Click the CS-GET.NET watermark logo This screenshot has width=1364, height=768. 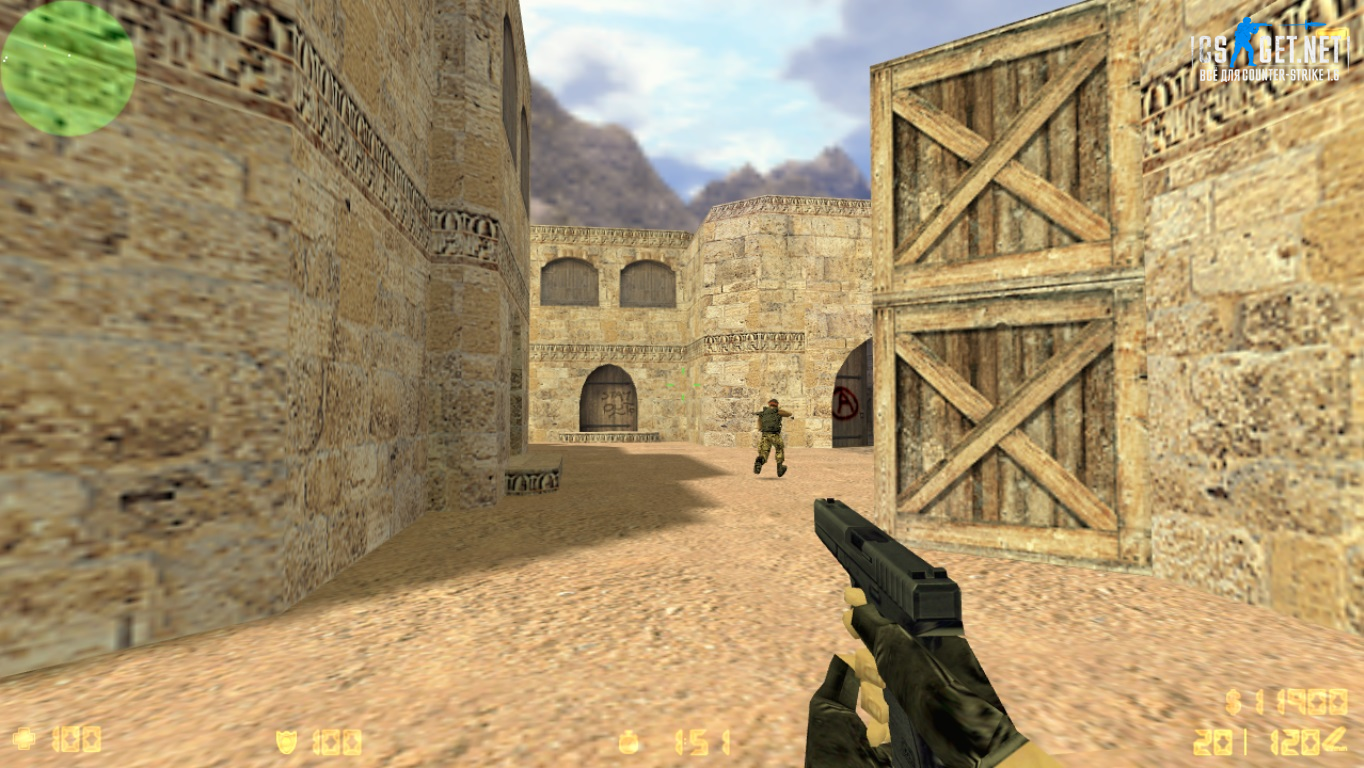click(x=1268, y=50)
